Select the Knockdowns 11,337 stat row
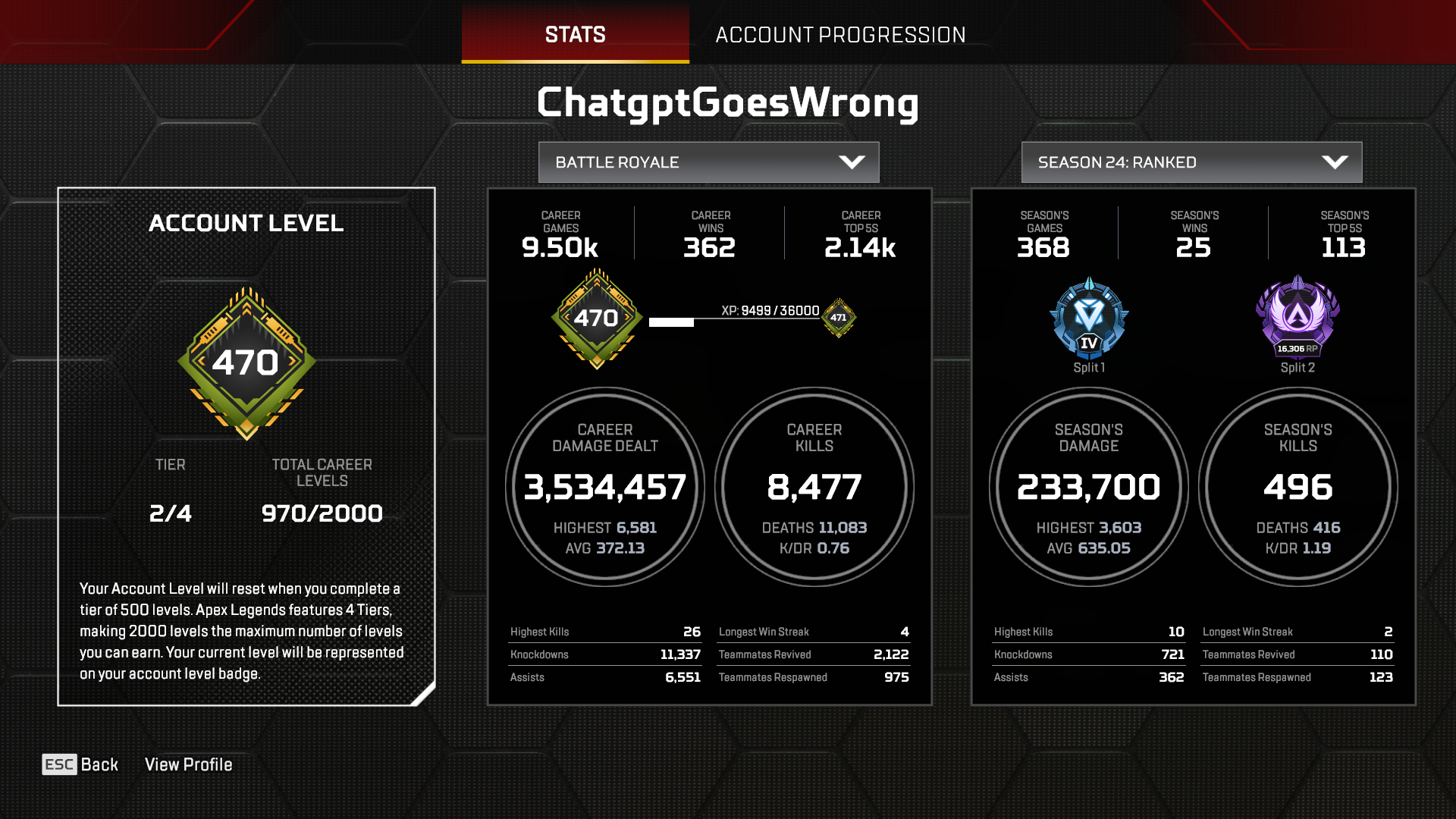 tap(604, 654)
